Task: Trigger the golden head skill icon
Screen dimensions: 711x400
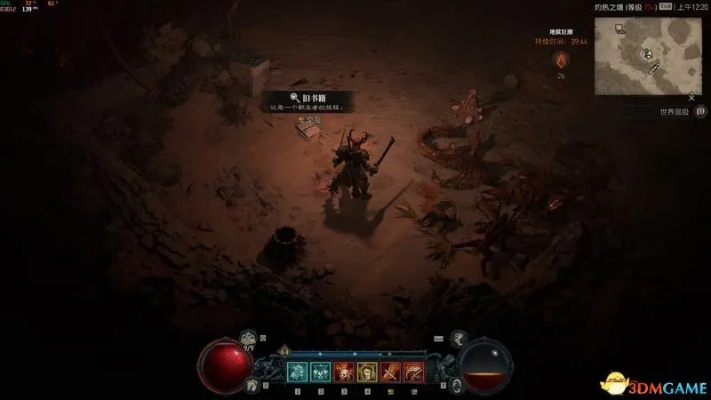Action: point(366,372)
